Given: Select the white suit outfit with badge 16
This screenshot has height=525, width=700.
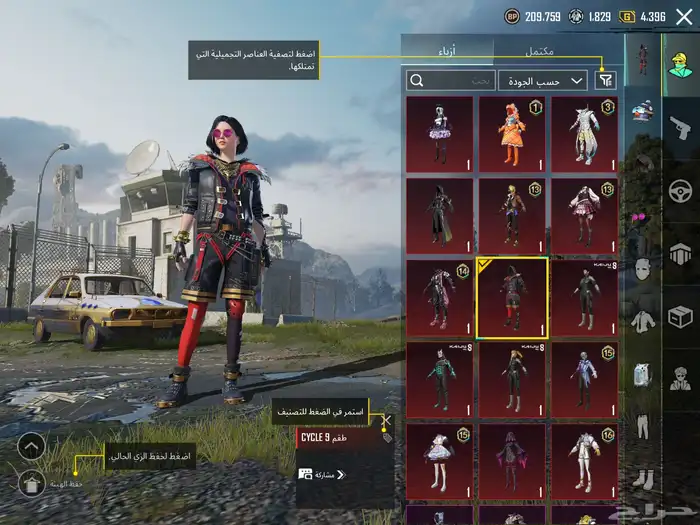Looking at the screenshot, I should pyautogui.click(x=584, y=460).
